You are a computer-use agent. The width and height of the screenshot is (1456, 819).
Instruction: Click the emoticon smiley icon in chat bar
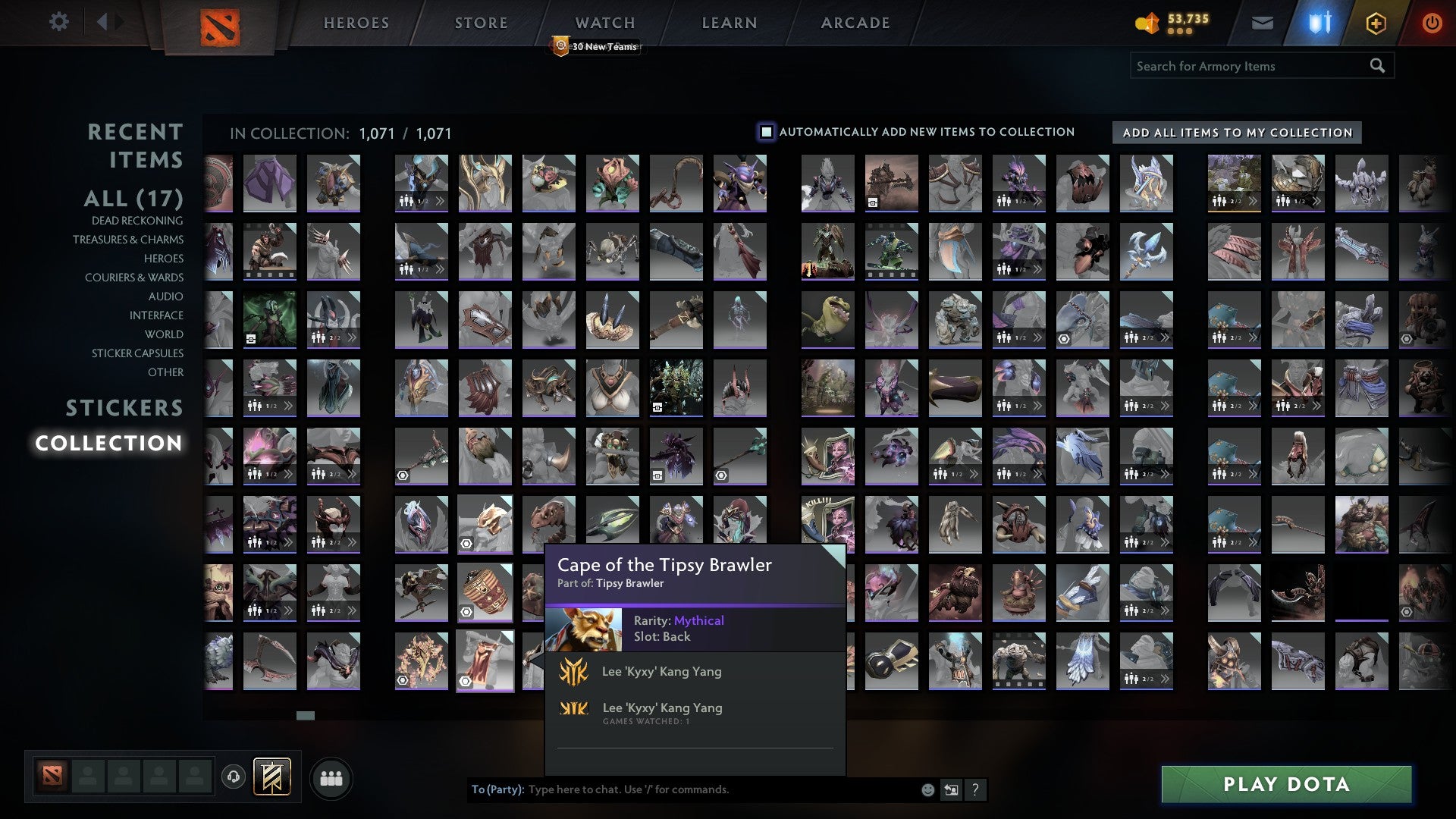[927, 789]
